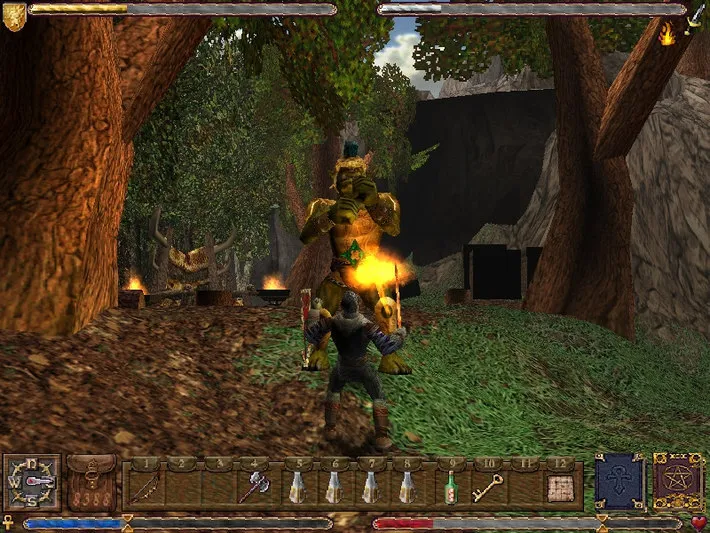
Task: Select the bow in belt slot 1
Action: click(x=145, y=487)
